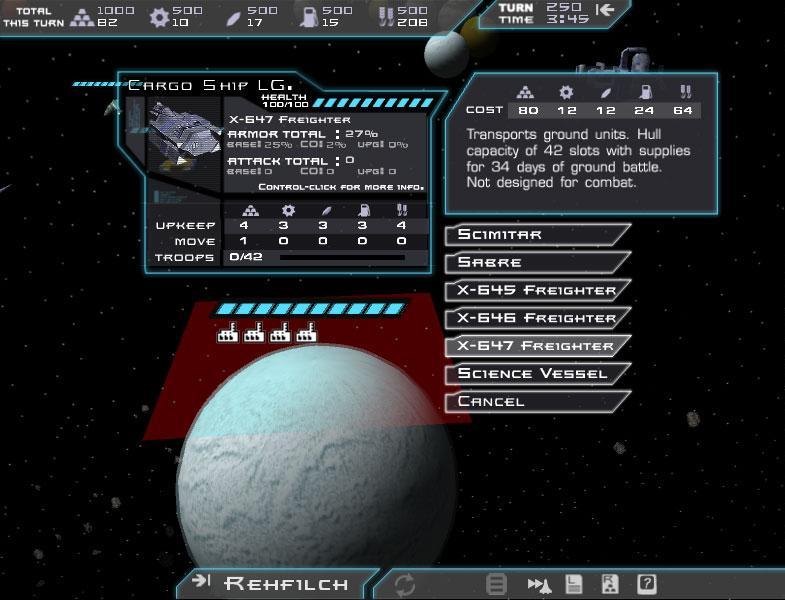
Task: Open the page icon left of help
Action: point(610,584)
